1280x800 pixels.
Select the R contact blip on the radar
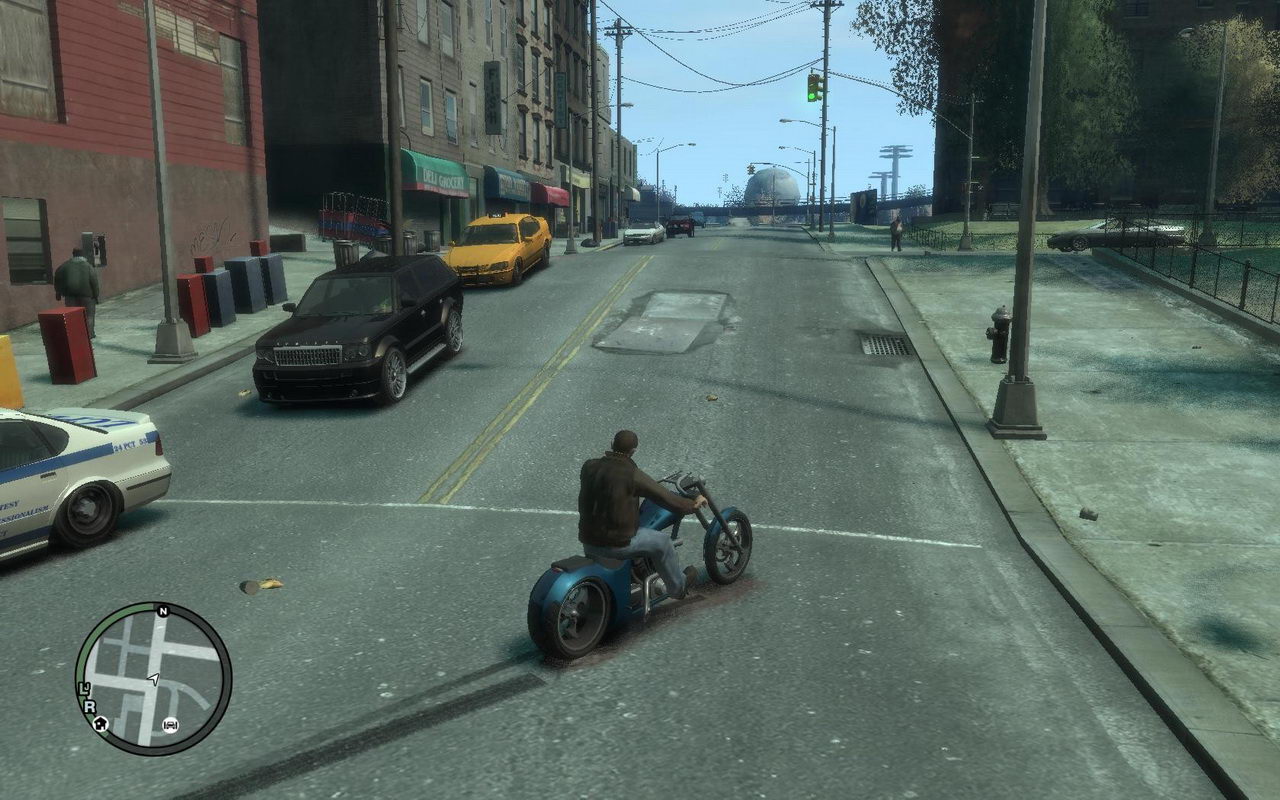click(x=89, y=705)
